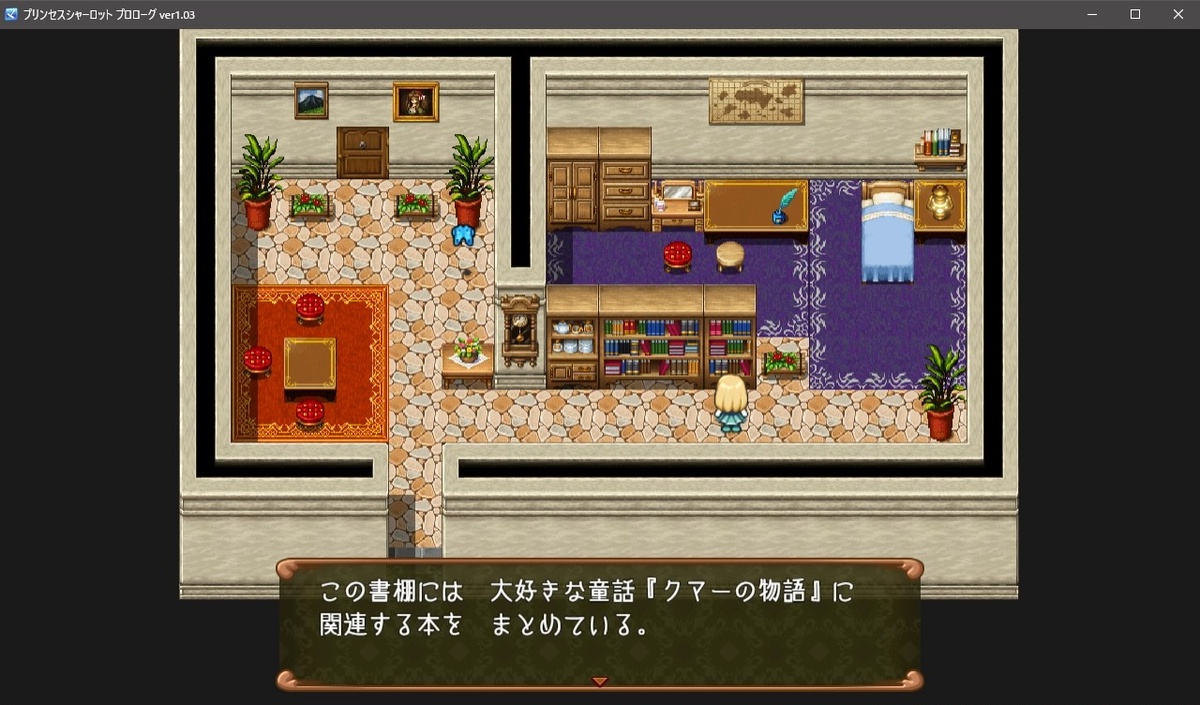The image size is (1200, 705).
Task: Minimize the game window
Action: (1090, 14)
